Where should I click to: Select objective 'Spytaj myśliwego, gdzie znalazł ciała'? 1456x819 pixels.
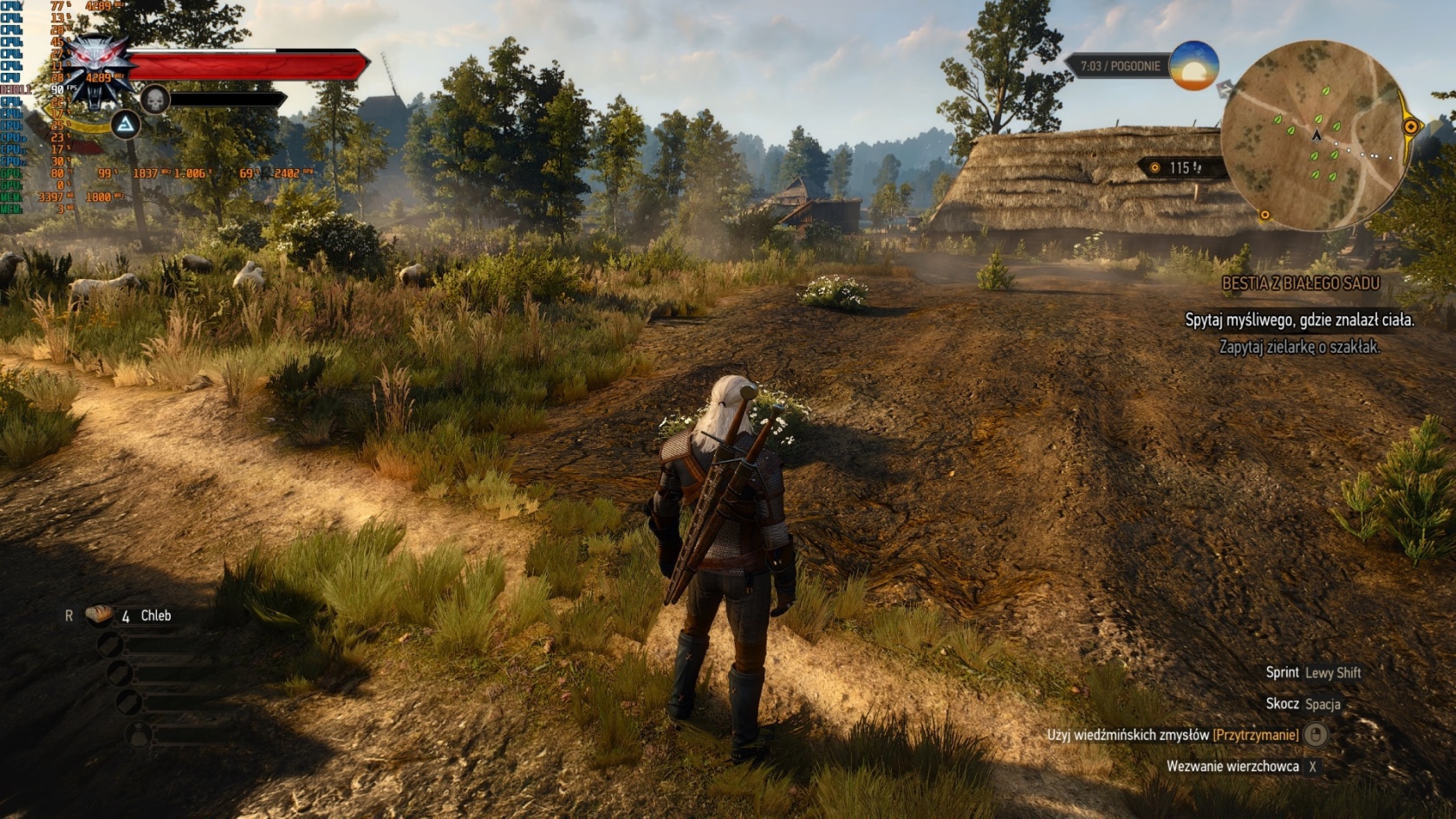coord(1299,321)
